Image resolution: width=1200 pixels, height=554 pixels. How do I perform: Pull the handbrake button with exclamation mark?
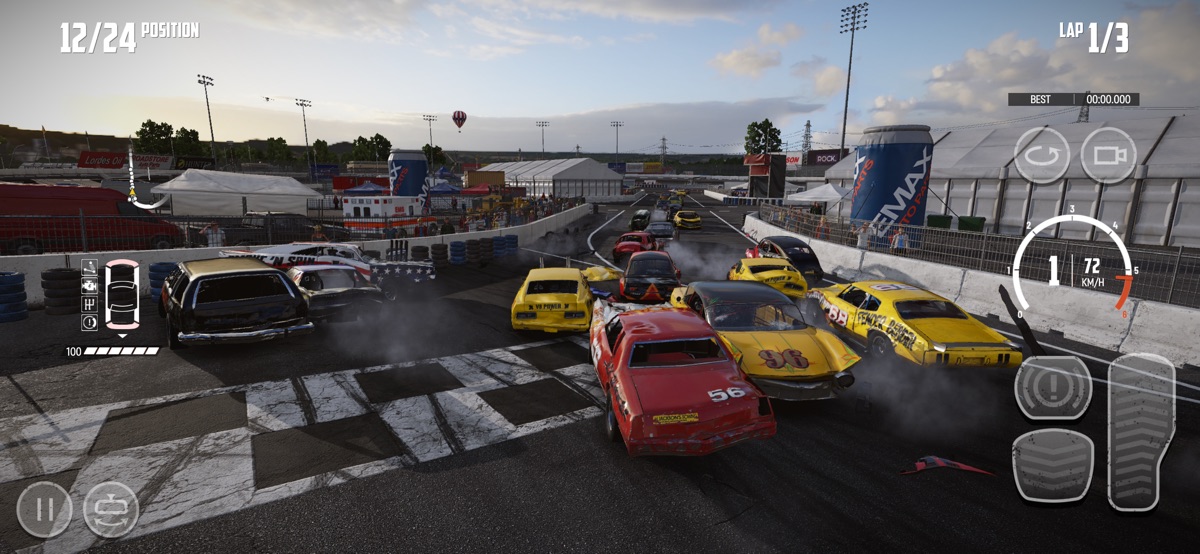click(x=1053, y=387)
